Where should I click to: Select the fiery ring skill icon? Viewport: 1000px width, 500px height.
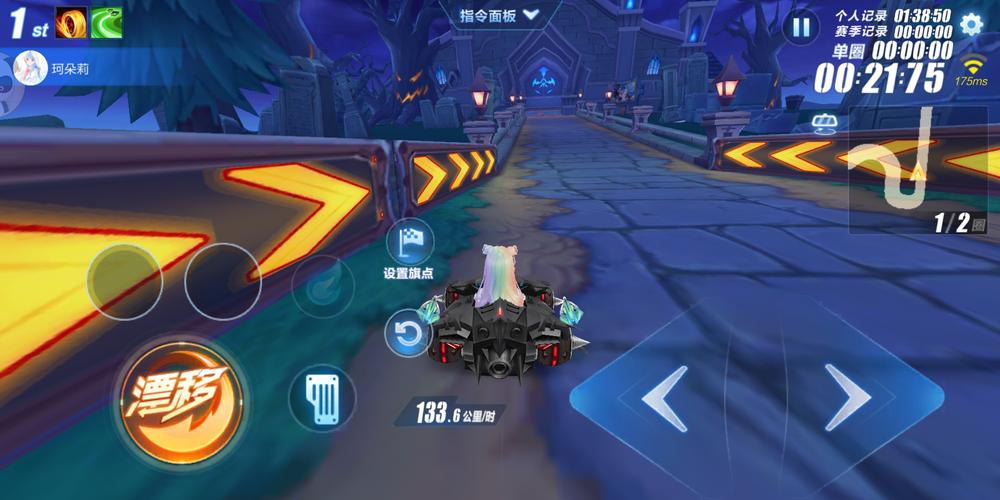click(x=71, y=22)
